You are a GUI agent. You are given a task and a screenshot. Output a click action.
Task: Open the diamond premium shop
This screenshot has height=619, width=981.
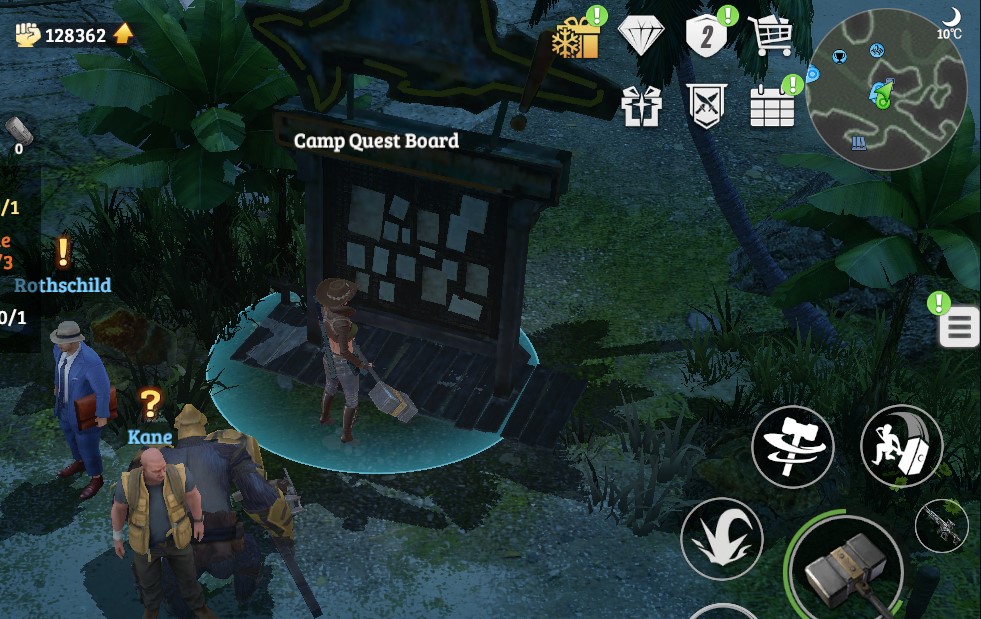click(641, 36)
